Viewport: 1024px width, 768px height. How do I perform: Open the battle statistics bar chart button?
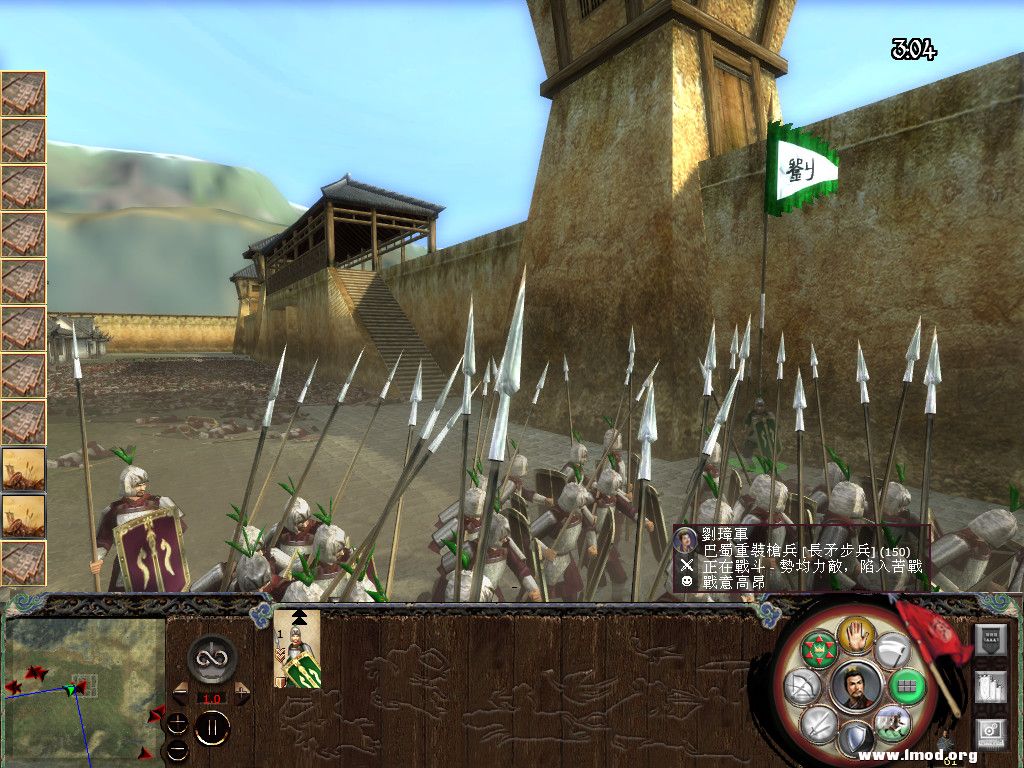pyautogui.click(x=990, y=686)
